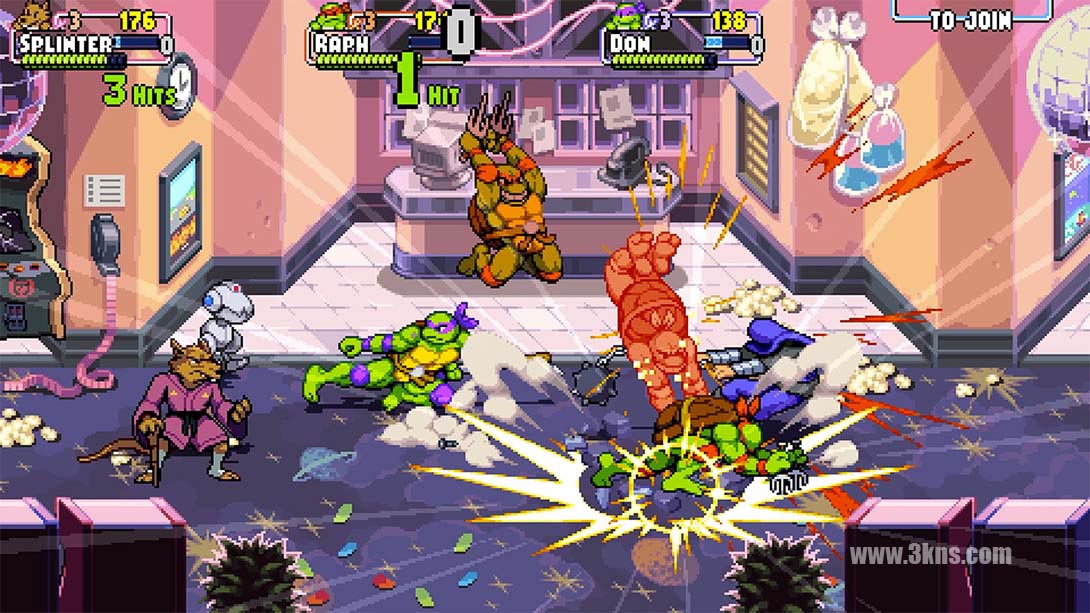Activate the TO-JOIN player slot panel
The height and width of the screenshot is (613, 1090).
pyautogui.click(x=969, y=17)
